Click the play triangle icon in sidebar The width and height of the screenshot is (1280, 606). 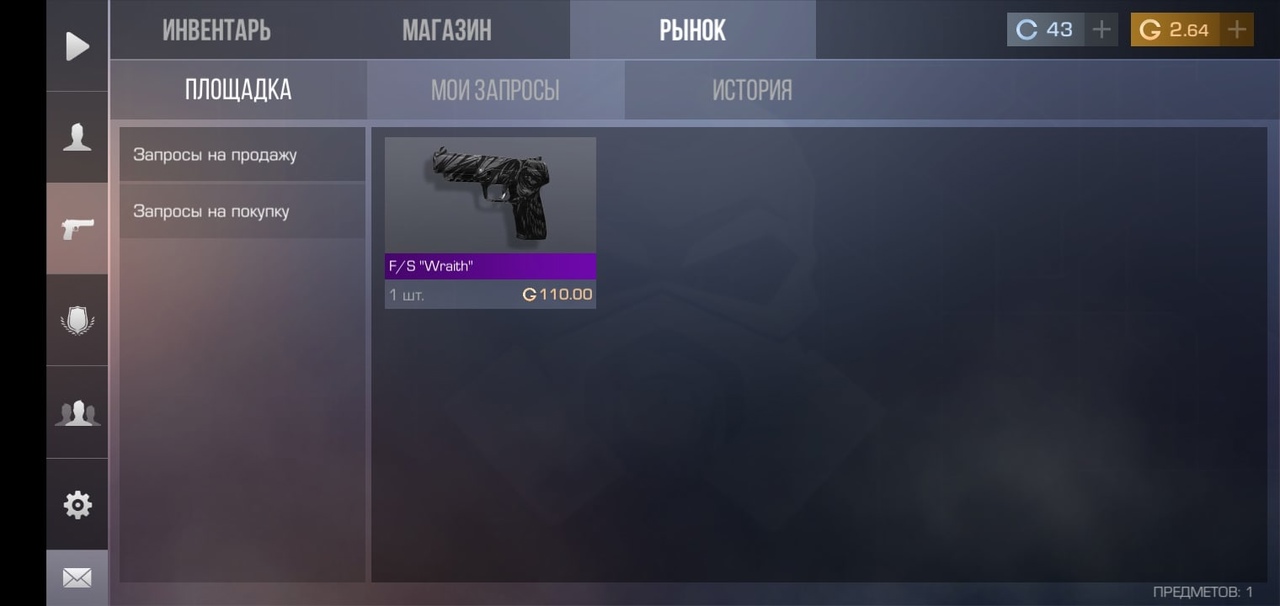[x=77, y=46]
